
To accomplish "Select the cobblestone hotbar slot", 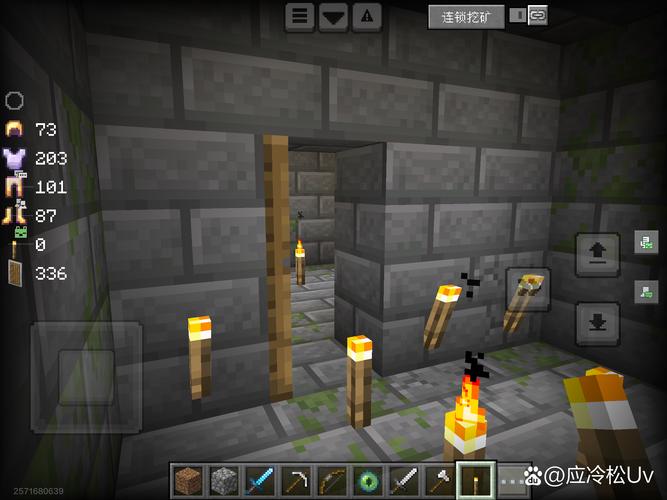I will pyautogui.click(x=224, y=481).
